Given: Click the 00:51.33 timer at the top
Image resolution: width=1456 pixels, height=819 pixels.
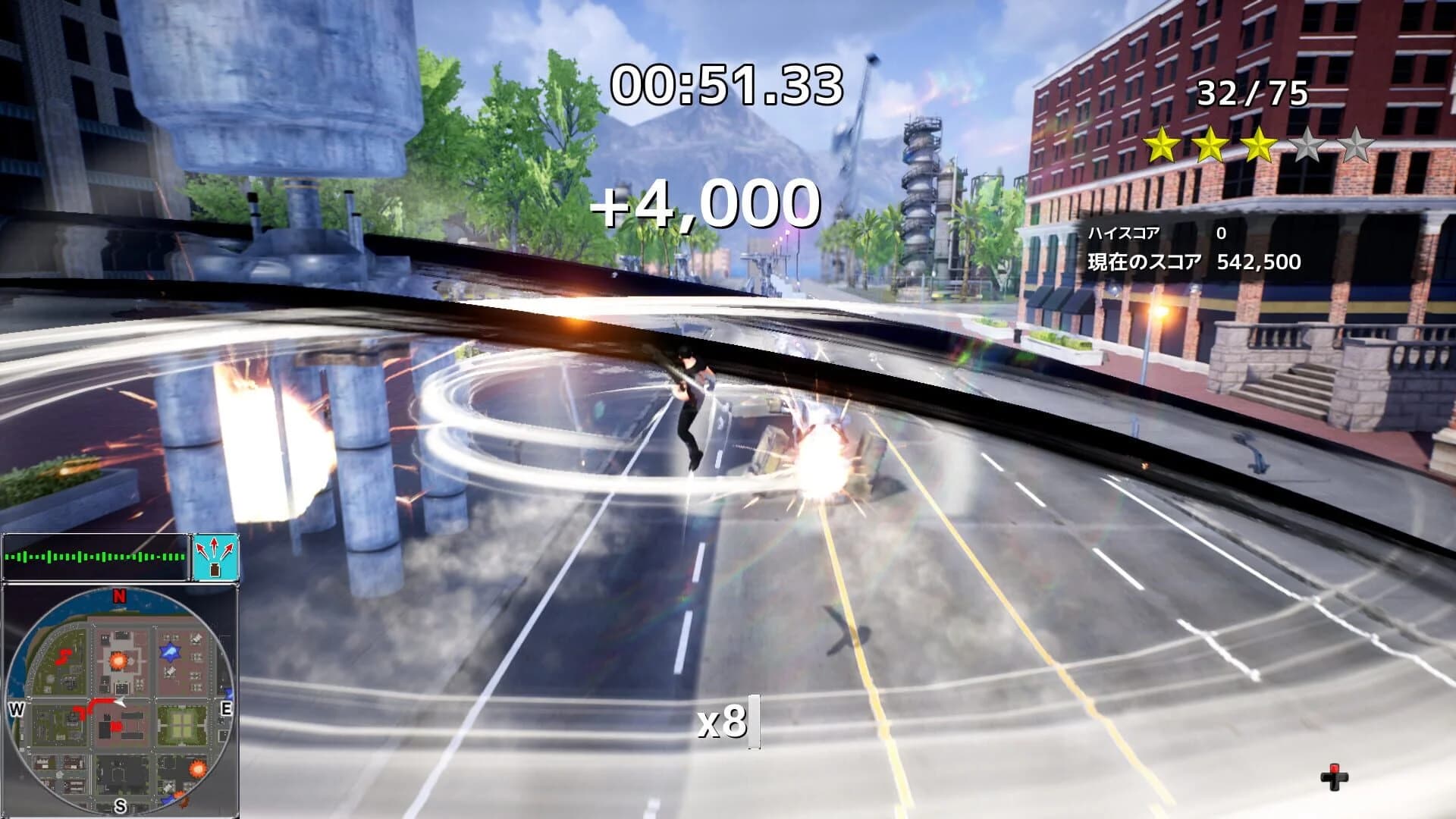Looking at the screenshot, I should click(726, 85).
